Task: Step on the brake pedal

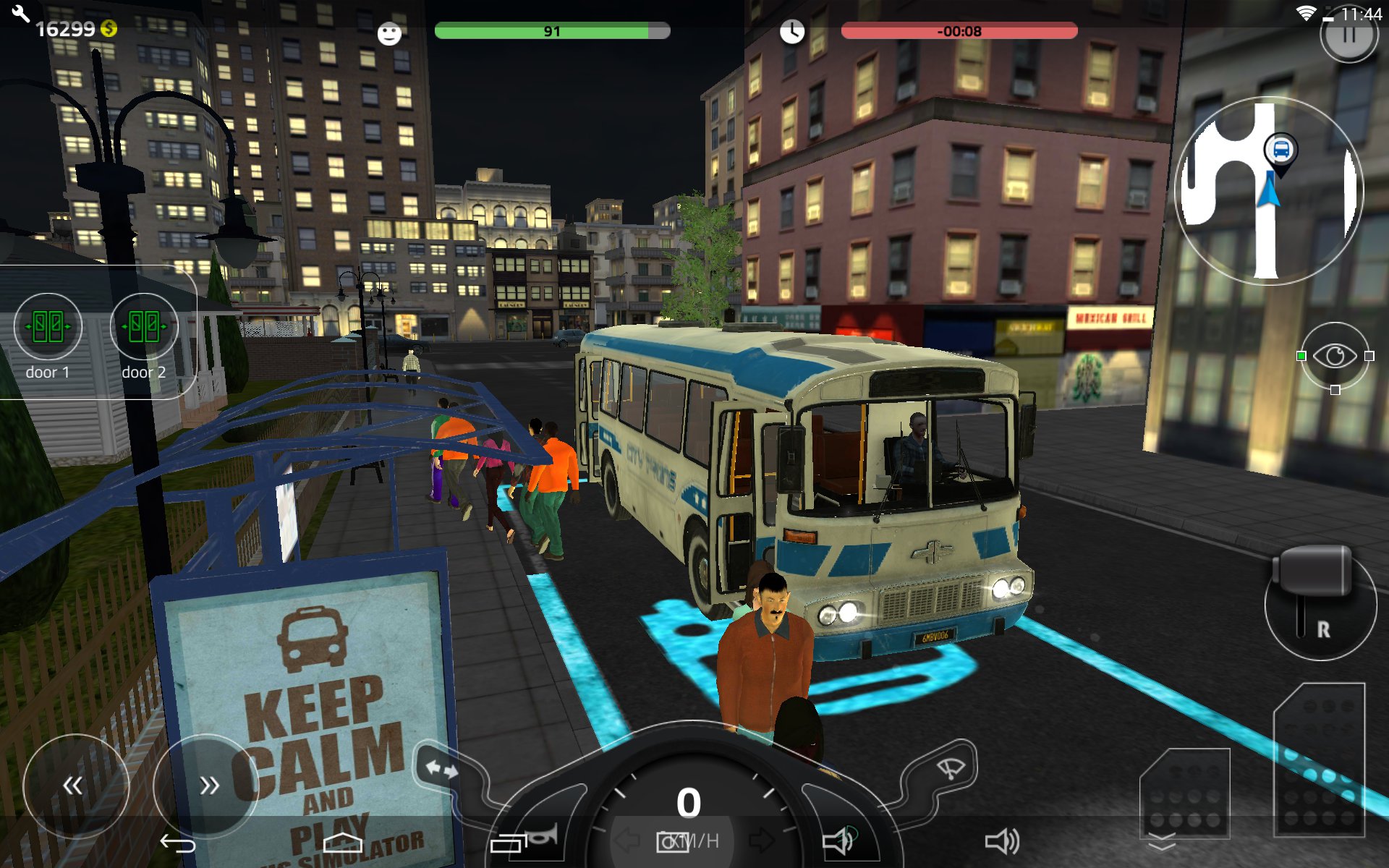Action: click(1184, 793)
